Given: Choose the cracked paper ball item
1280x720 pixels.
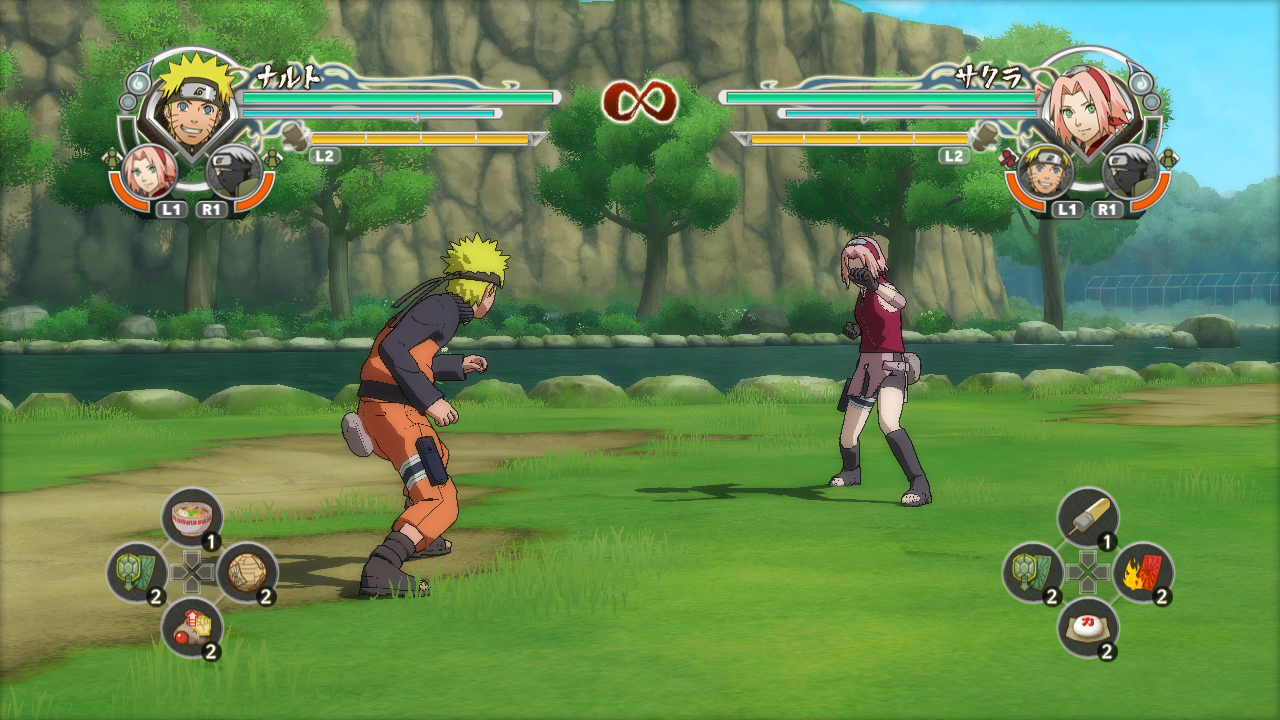Looking at the screenshot, I should (x=246, y=572).
